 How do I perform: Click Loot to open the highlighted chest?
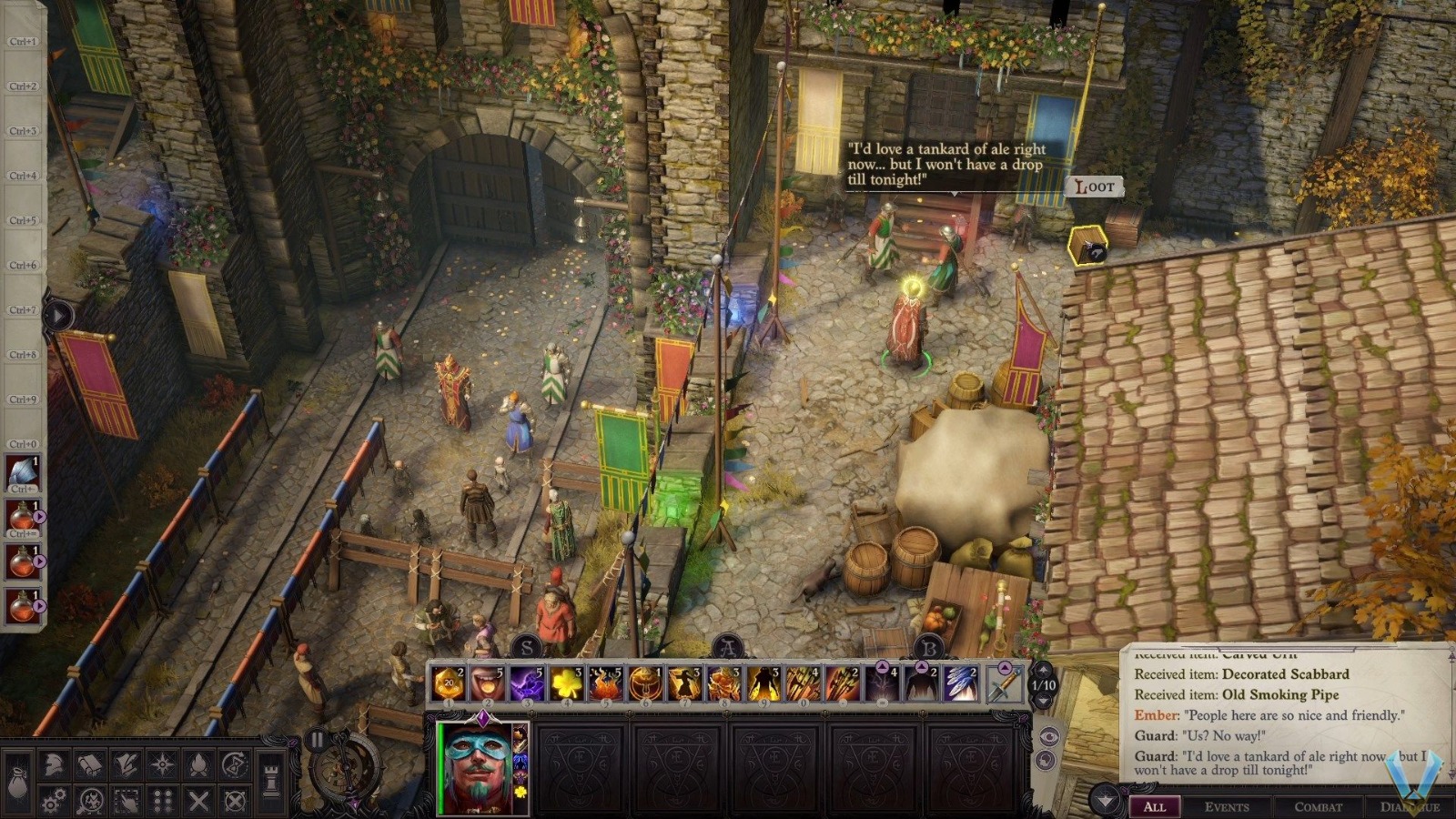coord(1096,187)
